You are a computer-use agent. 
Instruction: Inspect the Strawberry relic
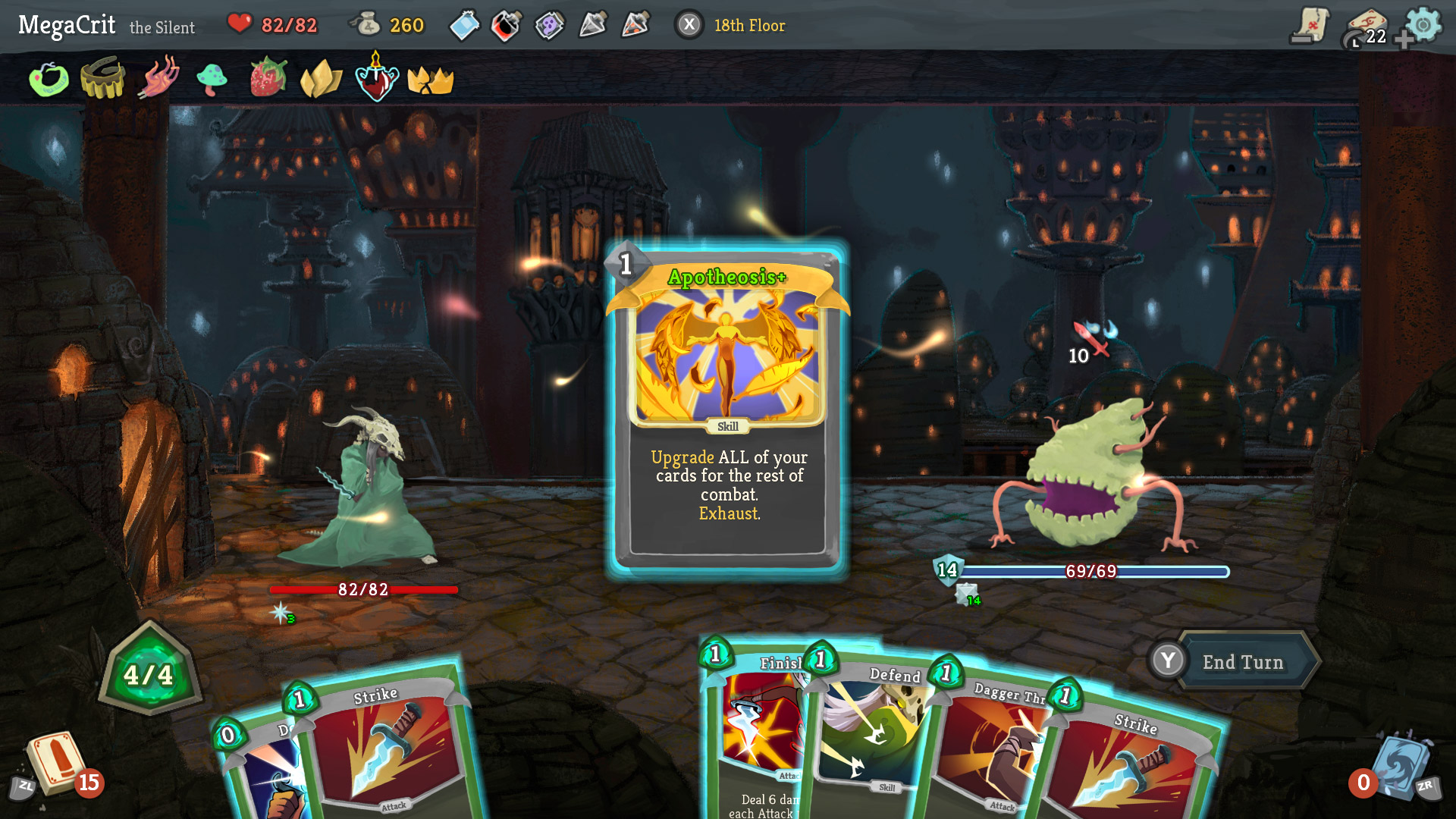[268, 78]
